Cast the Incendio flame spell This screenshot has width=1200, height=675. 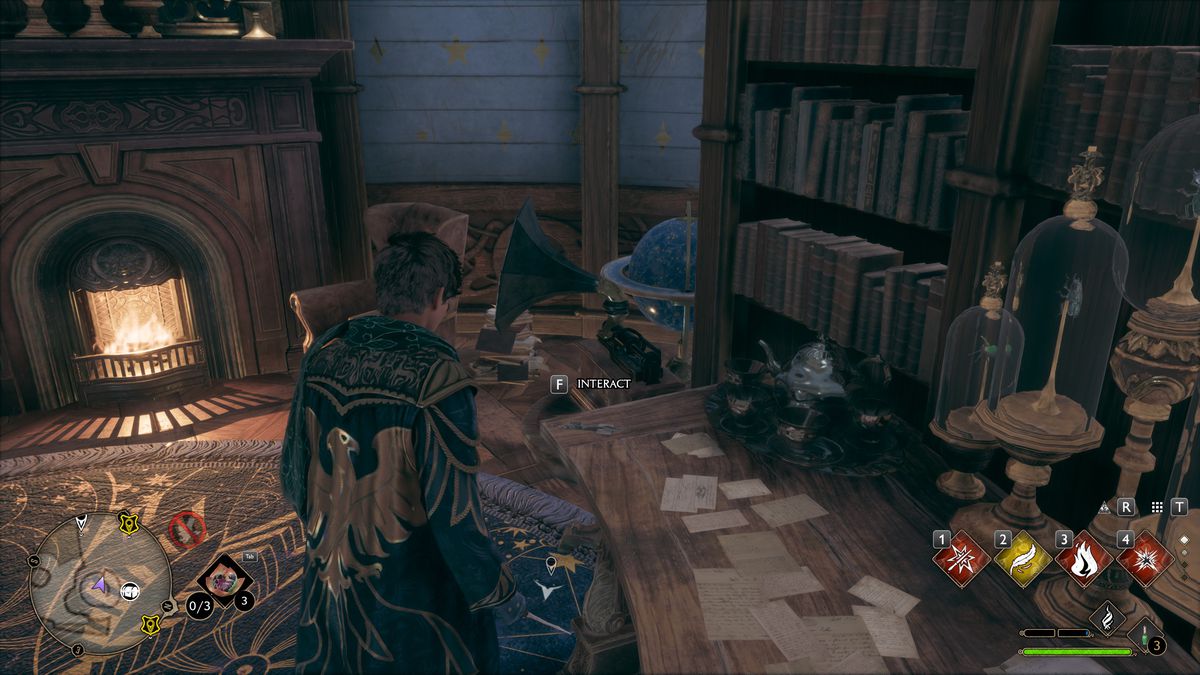[1084, 559]
